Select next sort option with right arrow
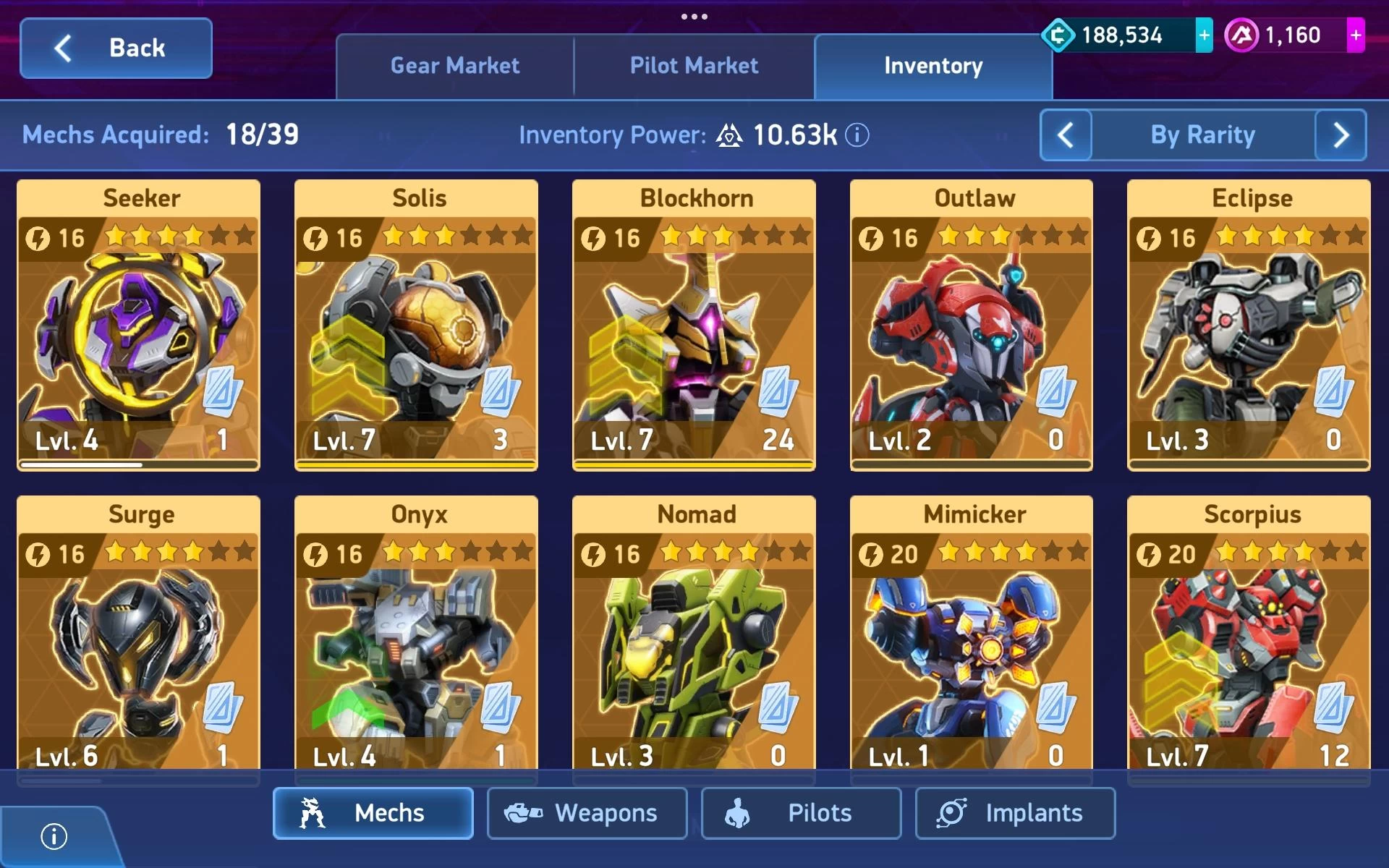The height and width of the screenshot is (868, 1389). pos(1341,135)
